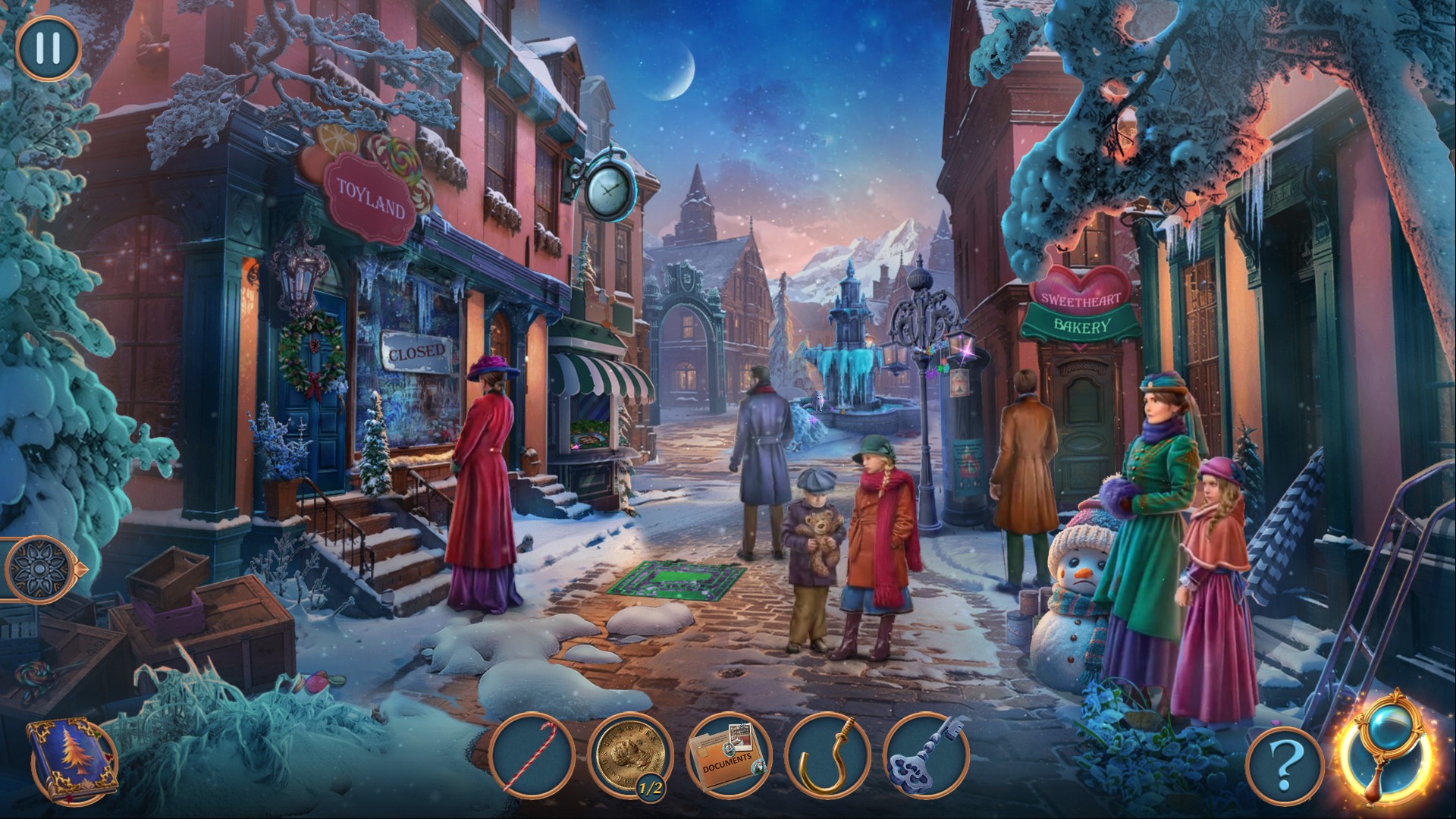Viewport: 1456px width, 819px height.
Task: Choose the golden hook inventory slot
Action: [827, 755]
